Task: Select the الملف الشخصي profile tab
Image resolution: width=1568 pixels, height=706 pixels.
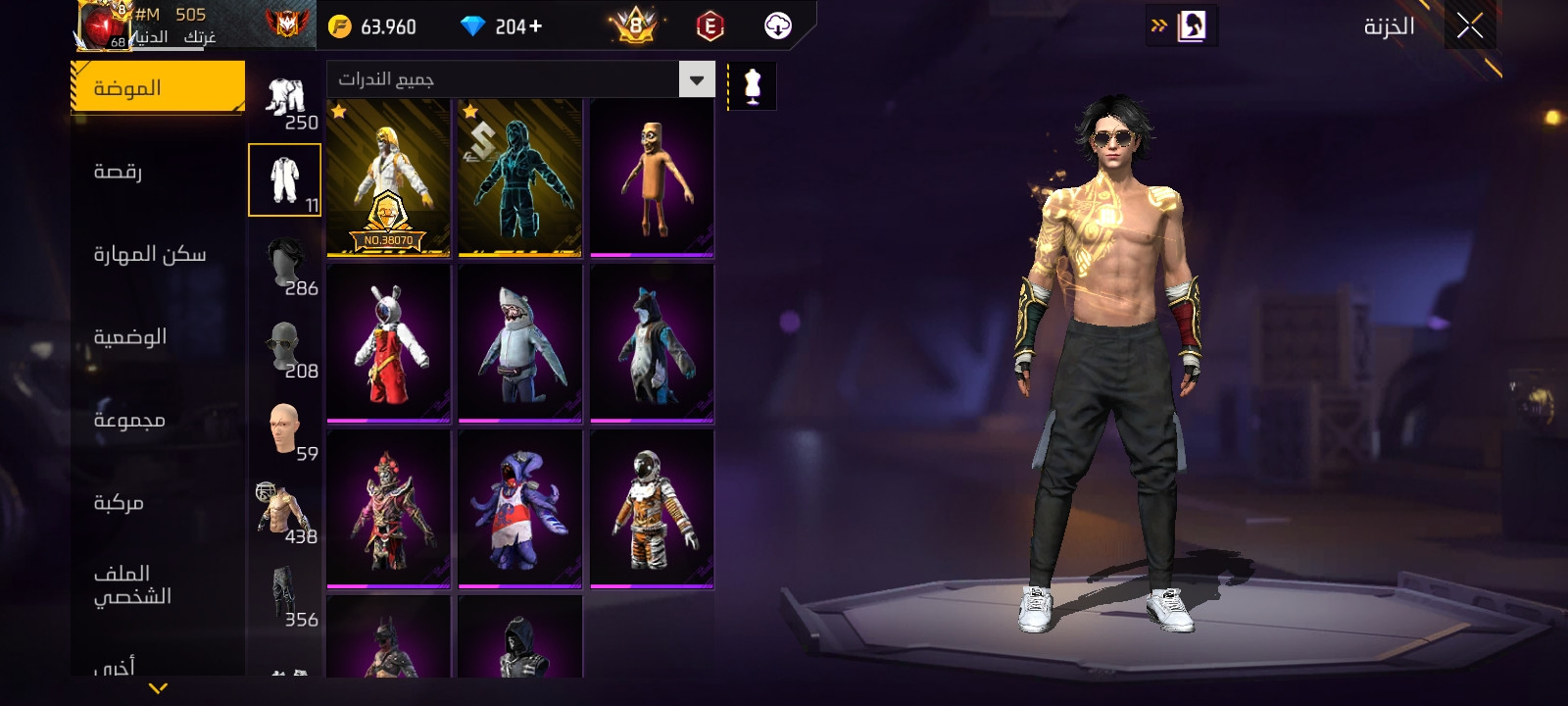Action: click(132, 584)
